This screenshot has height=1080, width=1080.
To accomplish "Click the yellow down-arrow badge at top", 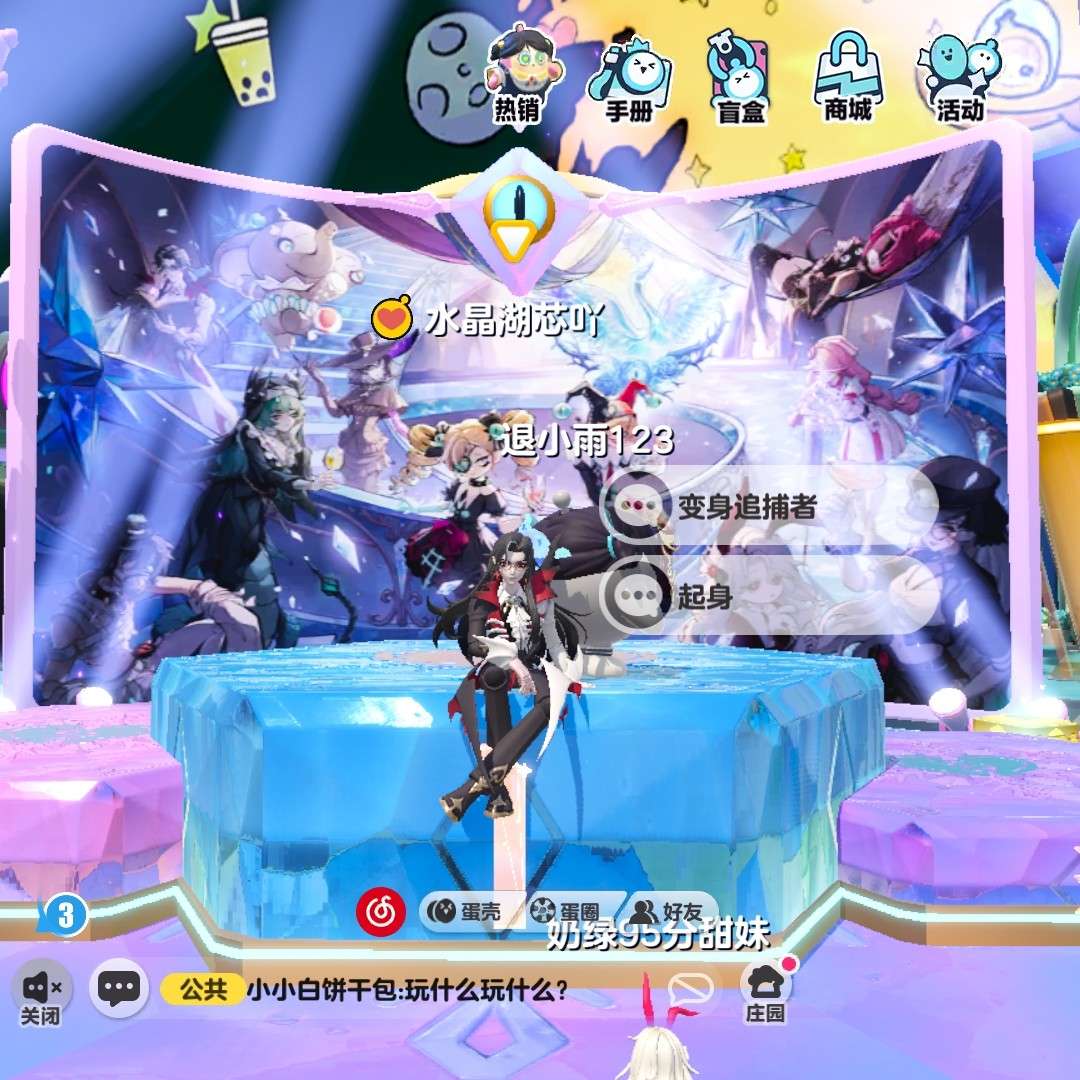I will (x=519, y=220).
